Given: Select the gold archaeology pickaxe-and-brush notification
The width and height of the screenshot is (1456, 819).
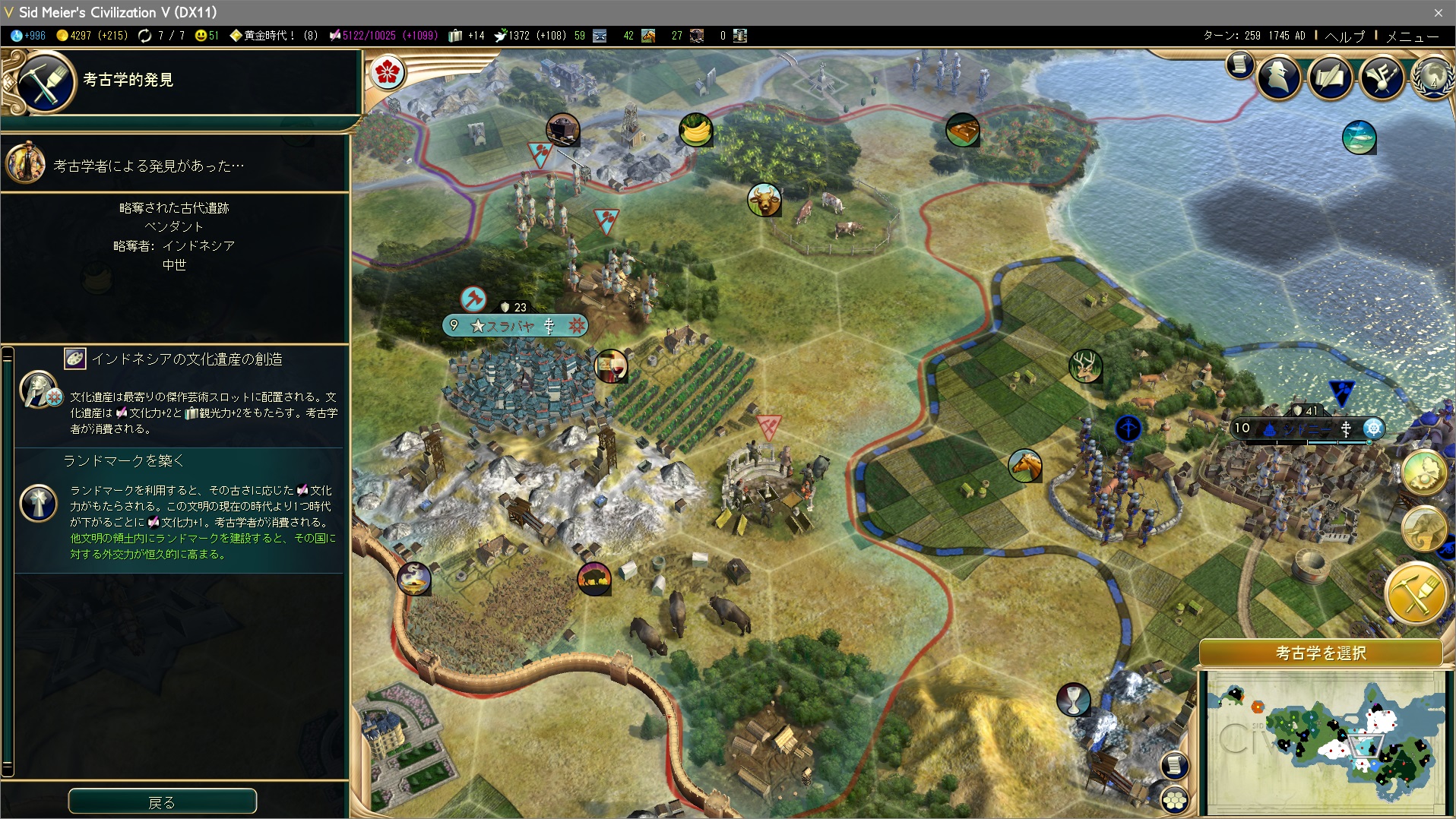Looking at the screenshot, I should click(1416, 593).
